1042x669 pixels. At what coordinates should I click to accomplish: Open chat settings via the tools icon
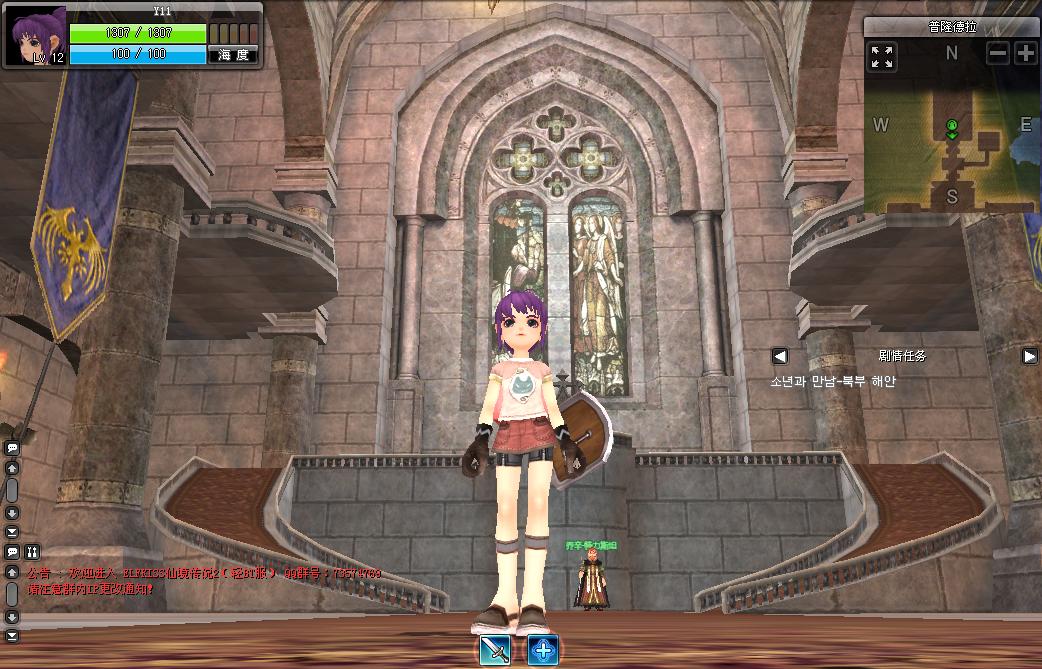click(32, 551)
